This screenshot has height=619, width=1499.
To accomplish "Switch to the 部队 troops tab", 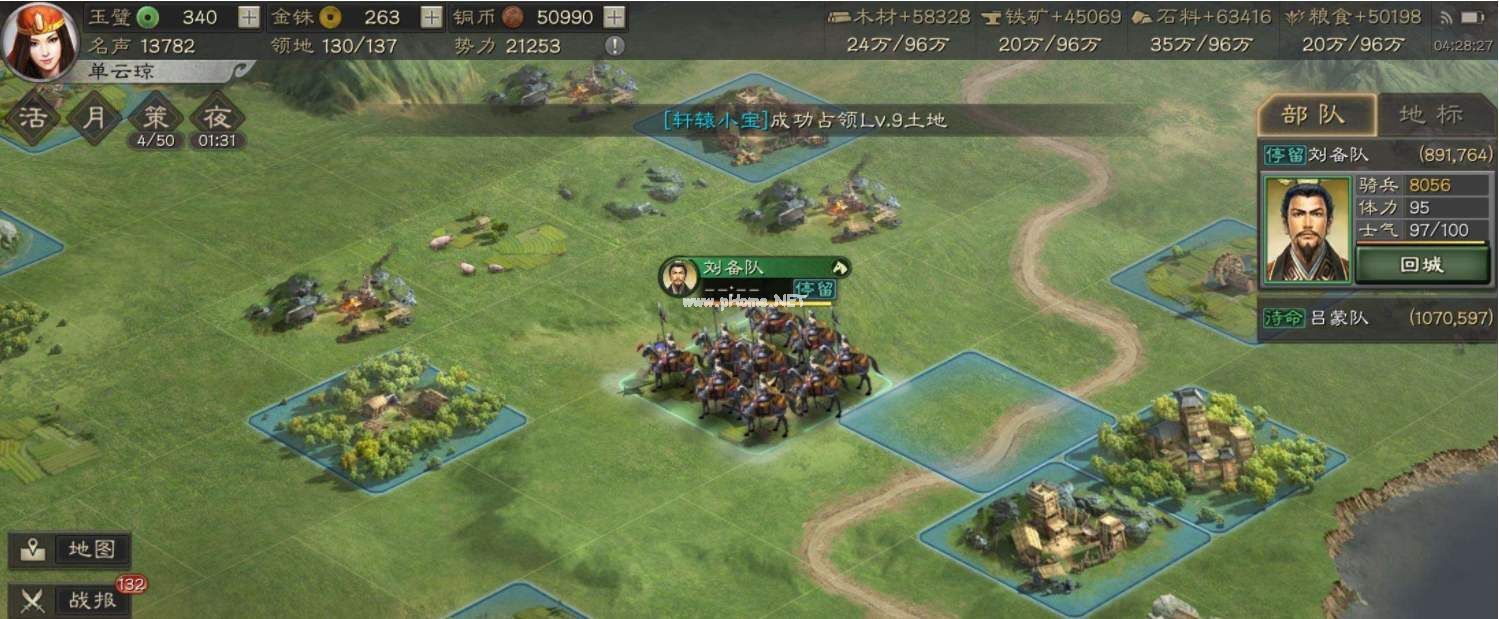I will click(x=1316, y=116).
